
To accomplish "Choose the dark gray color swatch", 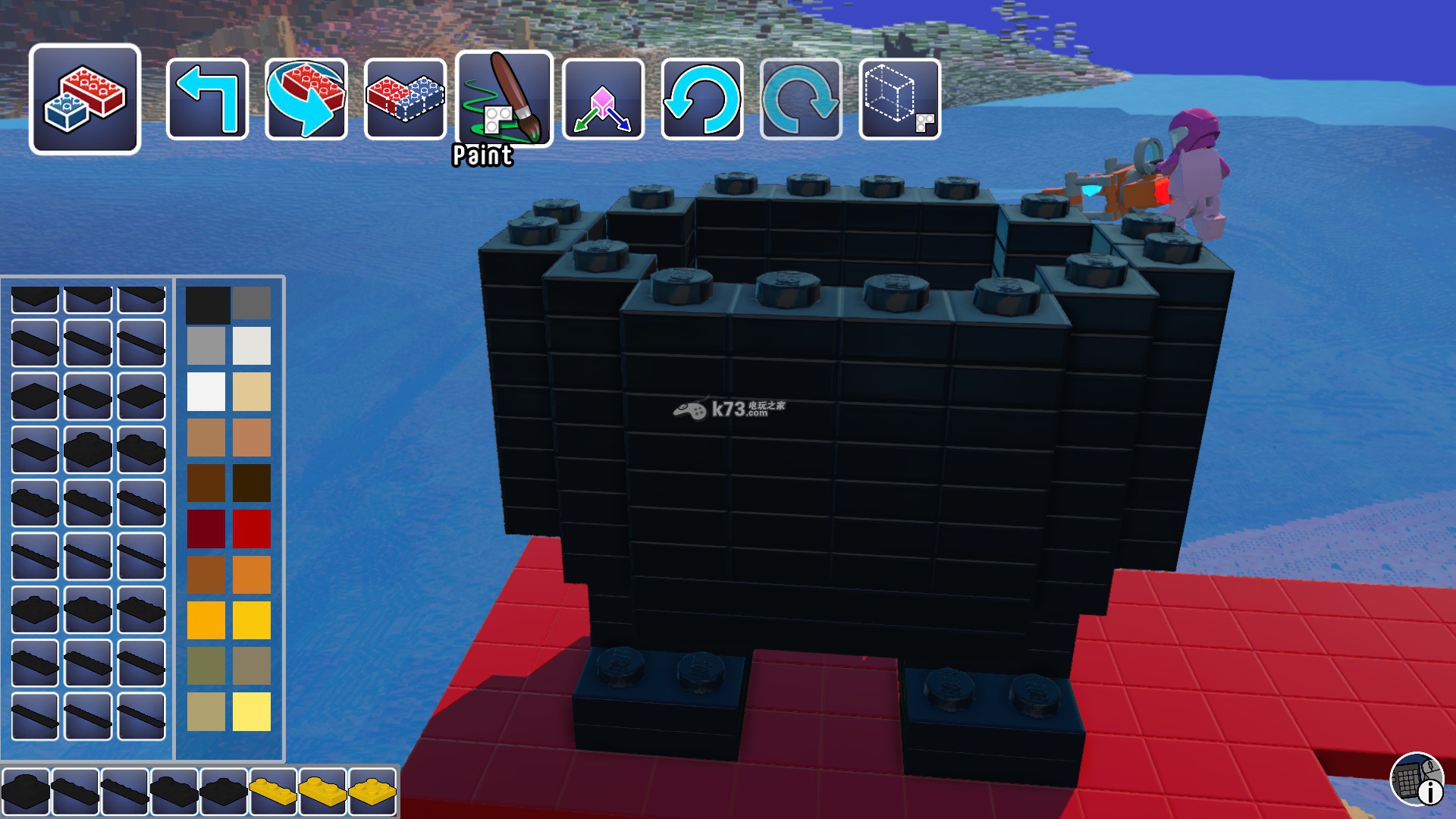I will 252,303.
